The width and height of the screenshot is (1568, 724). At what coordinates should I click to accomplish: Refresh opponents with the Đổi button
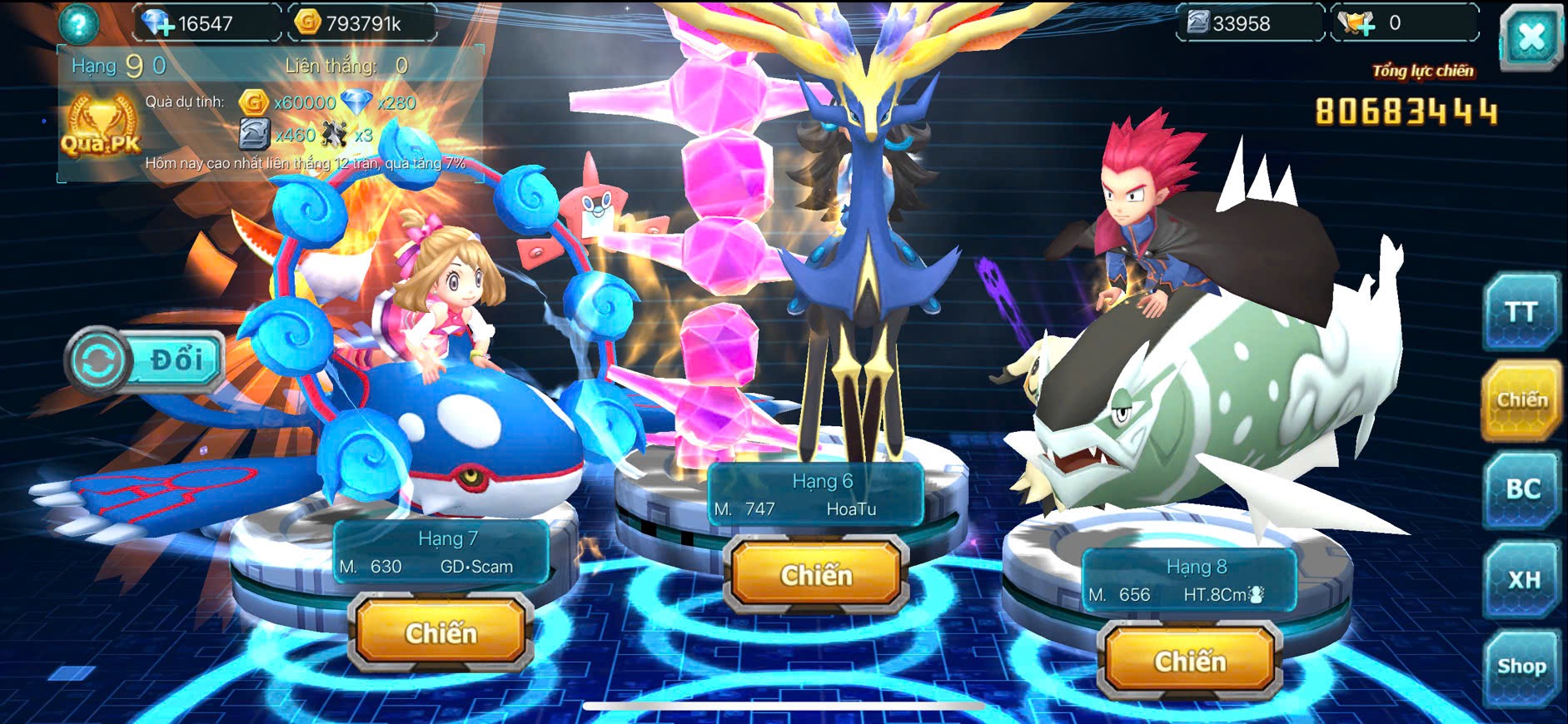(x=145, y=360)
